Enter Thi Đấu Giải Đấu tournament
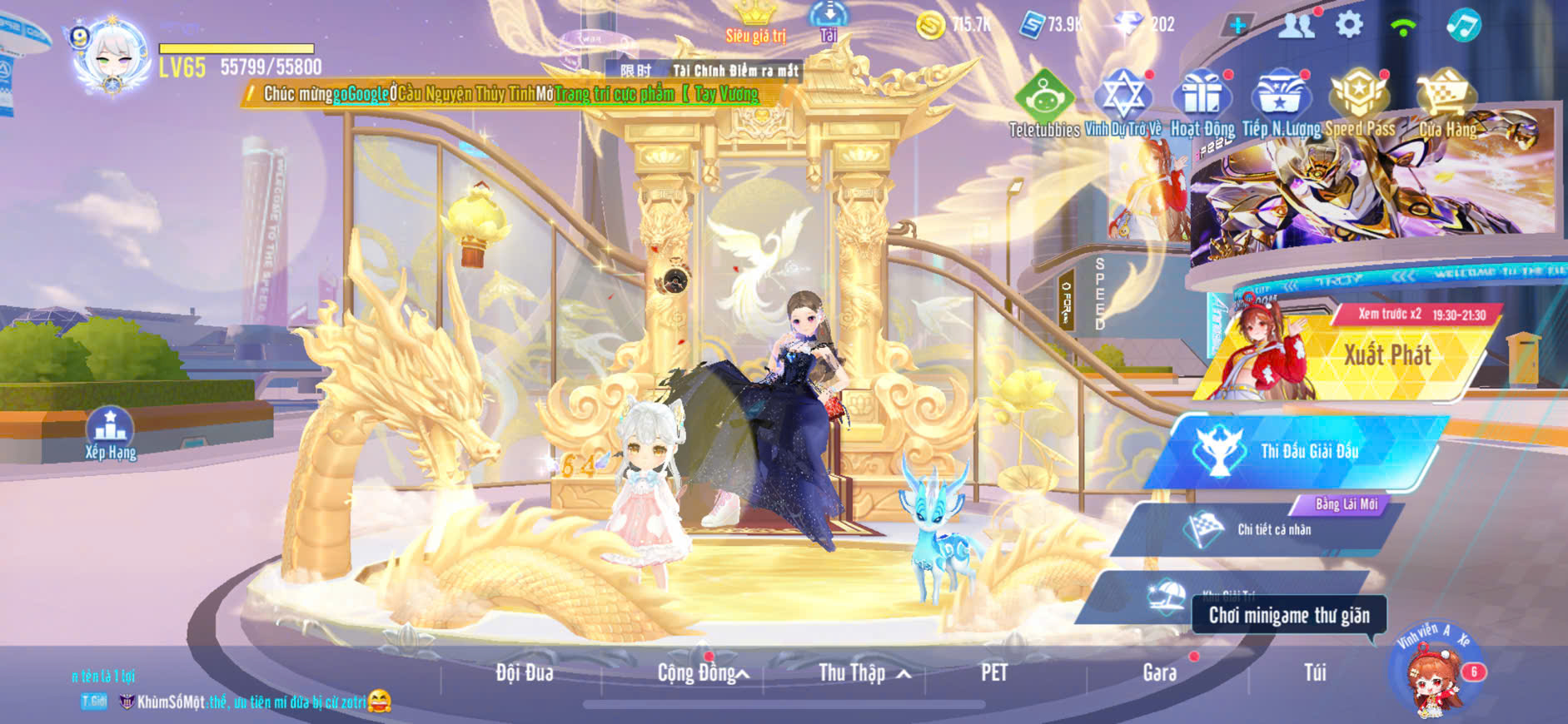This screenshot has height=724, width=1568. 1307,451
